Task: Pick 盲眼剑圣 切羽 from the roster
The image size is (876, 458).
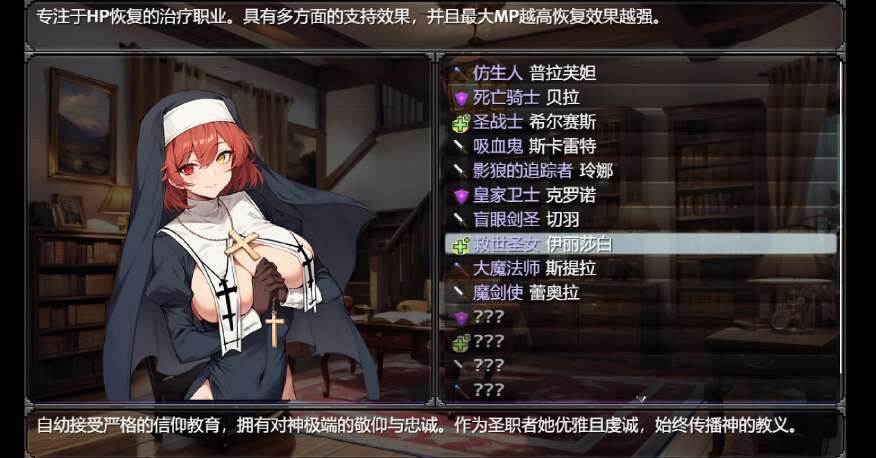Action: pos(526,219)
